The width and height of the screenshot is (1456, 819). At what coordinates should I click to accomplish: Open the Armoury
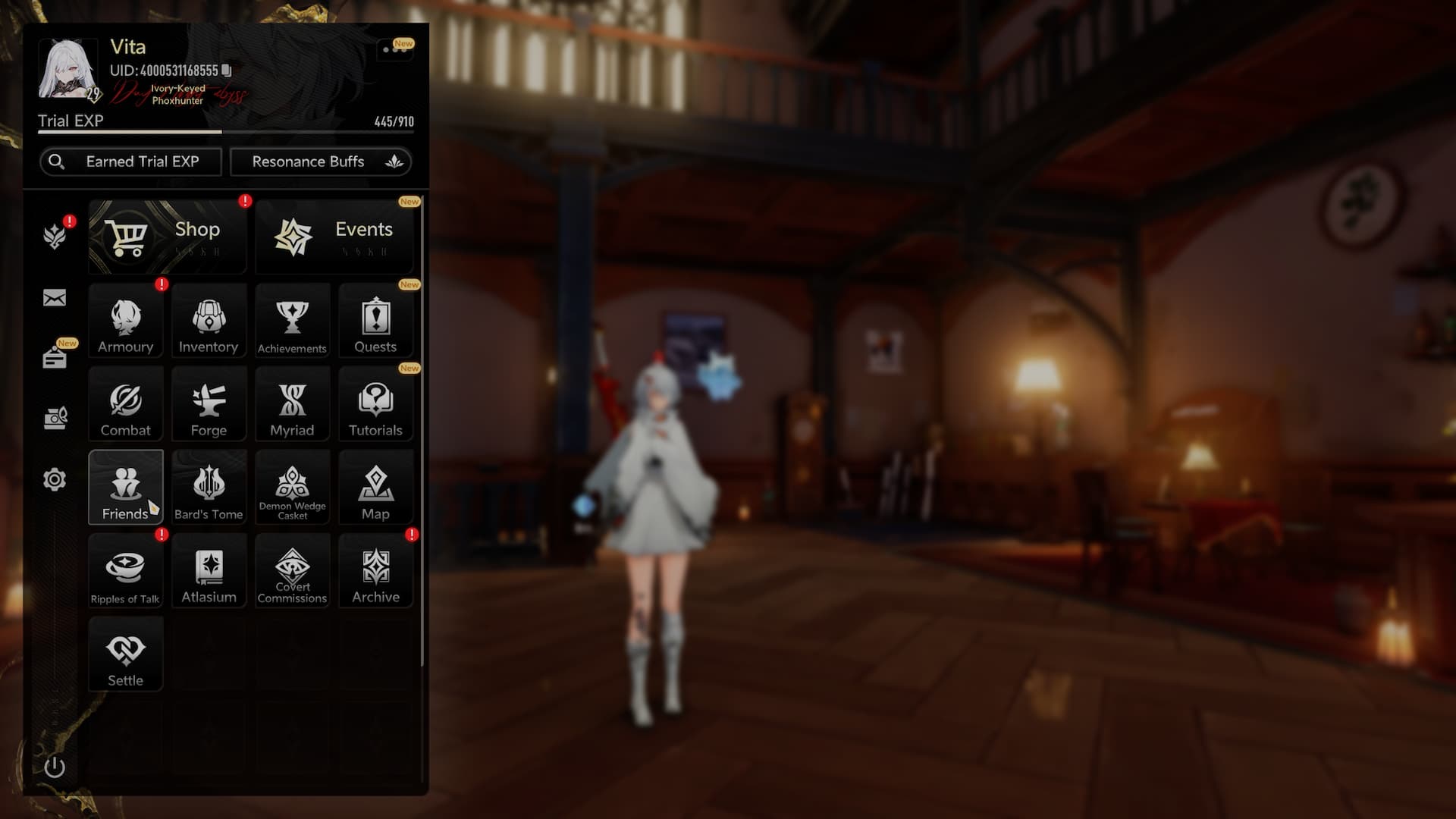126,321
